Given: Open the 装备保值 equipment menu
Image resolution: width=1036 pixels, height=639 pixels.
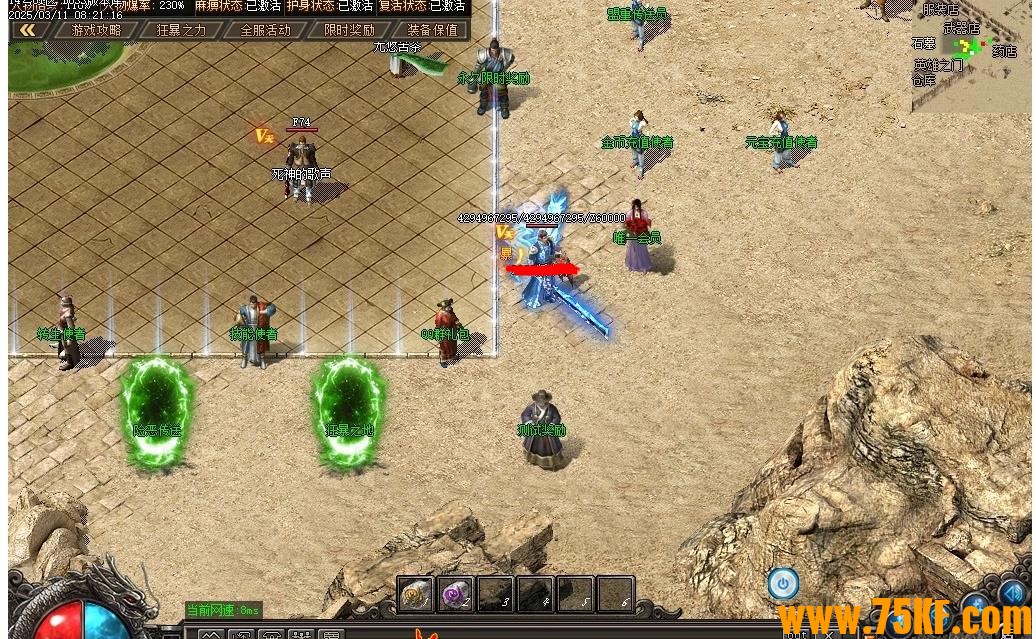Looking at the screenshot, I should coord(432,30).
